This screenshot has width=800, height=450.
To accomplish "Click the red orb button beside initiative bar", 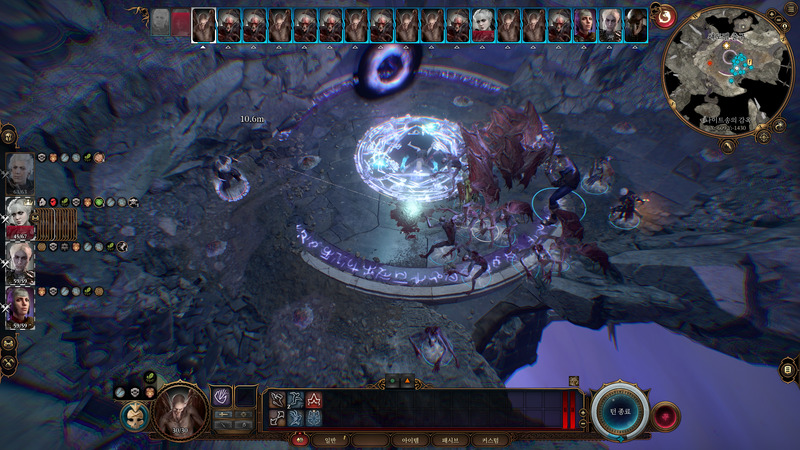I will pos(665,16).
